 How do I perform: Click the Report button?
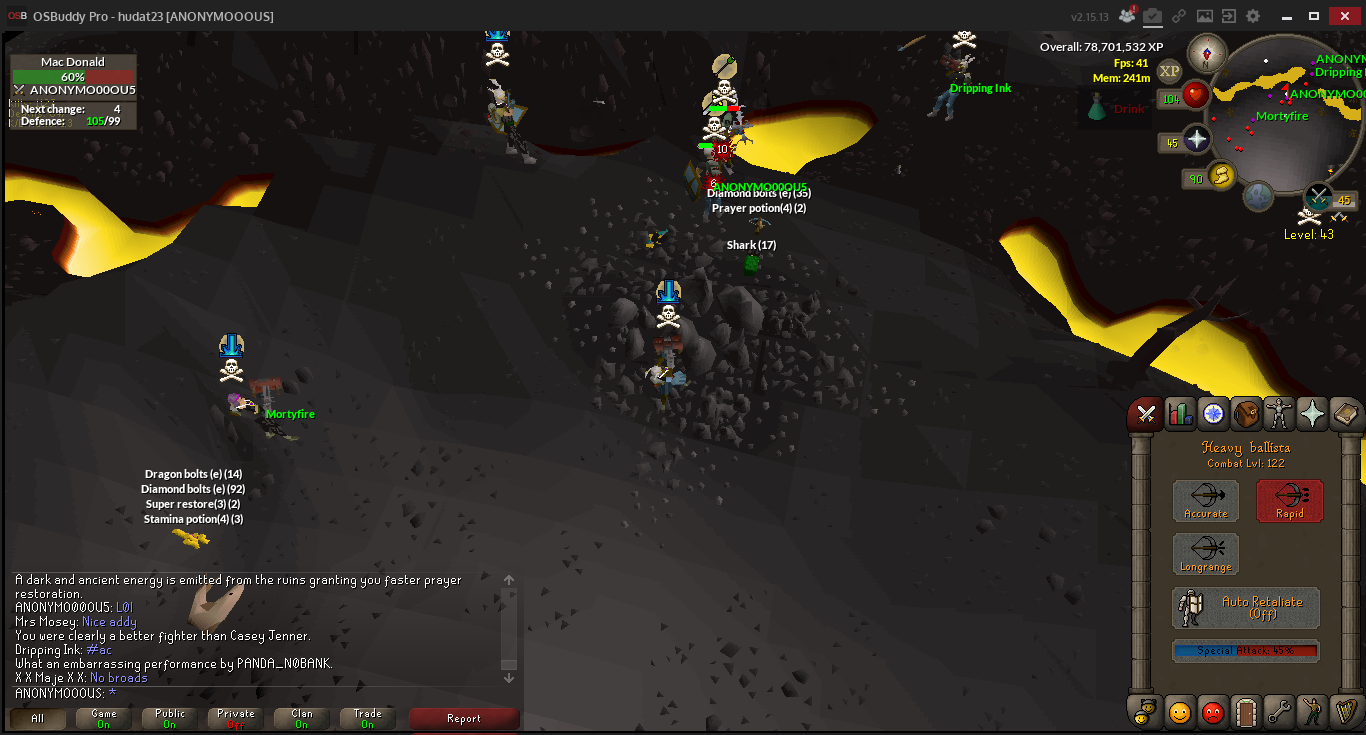[464, 718]
